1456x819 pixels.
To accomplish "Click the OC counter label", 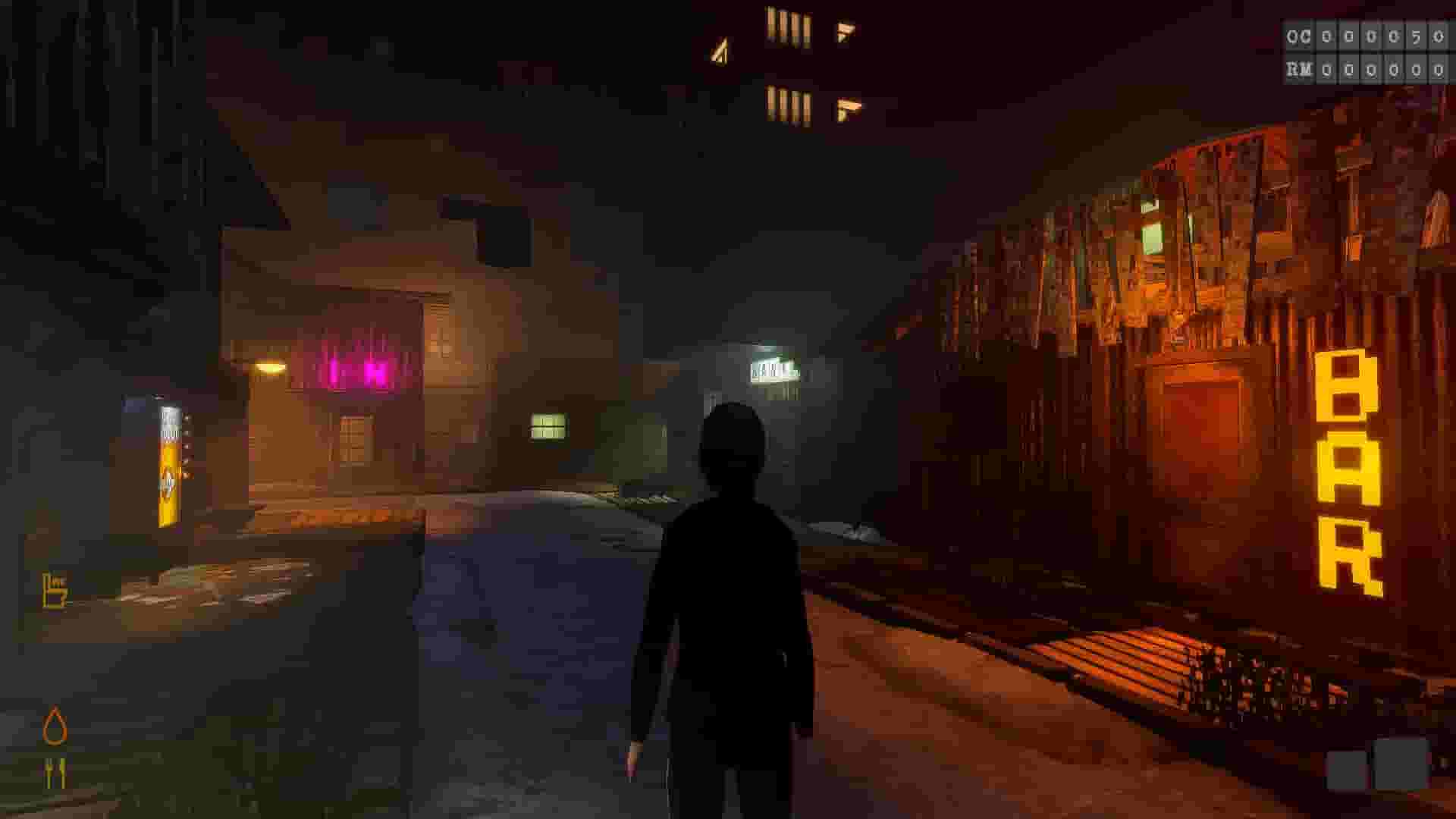I will pyautogui.click(x=1298, y=36).
